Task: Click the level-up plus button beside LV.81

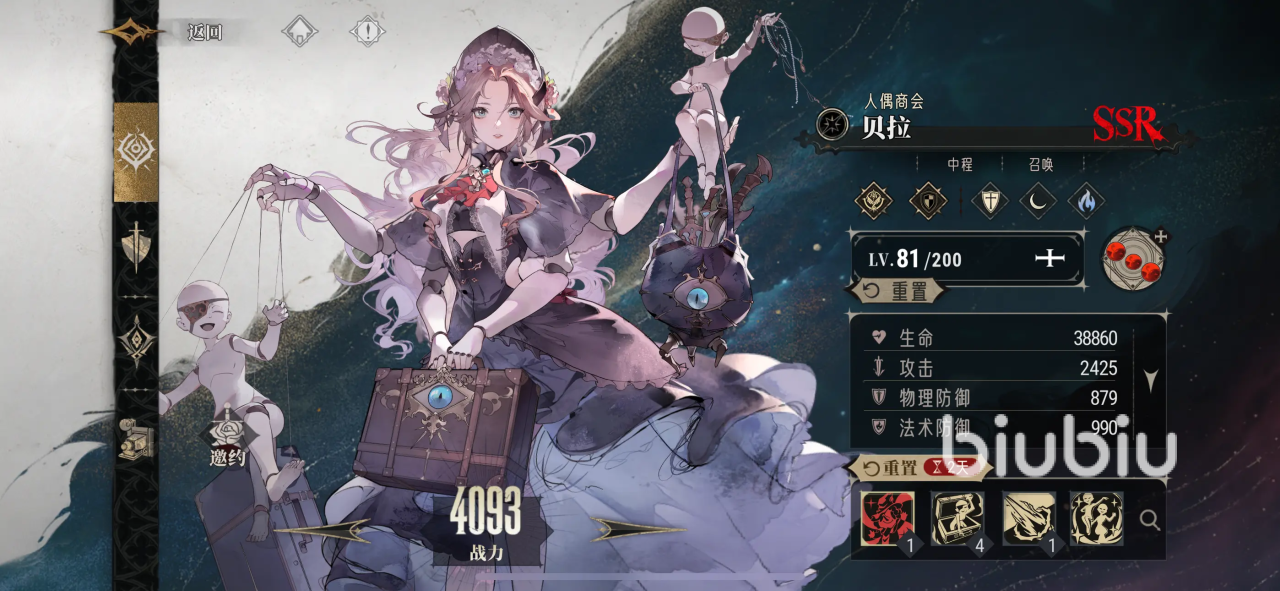Action: pos(1050,260)
